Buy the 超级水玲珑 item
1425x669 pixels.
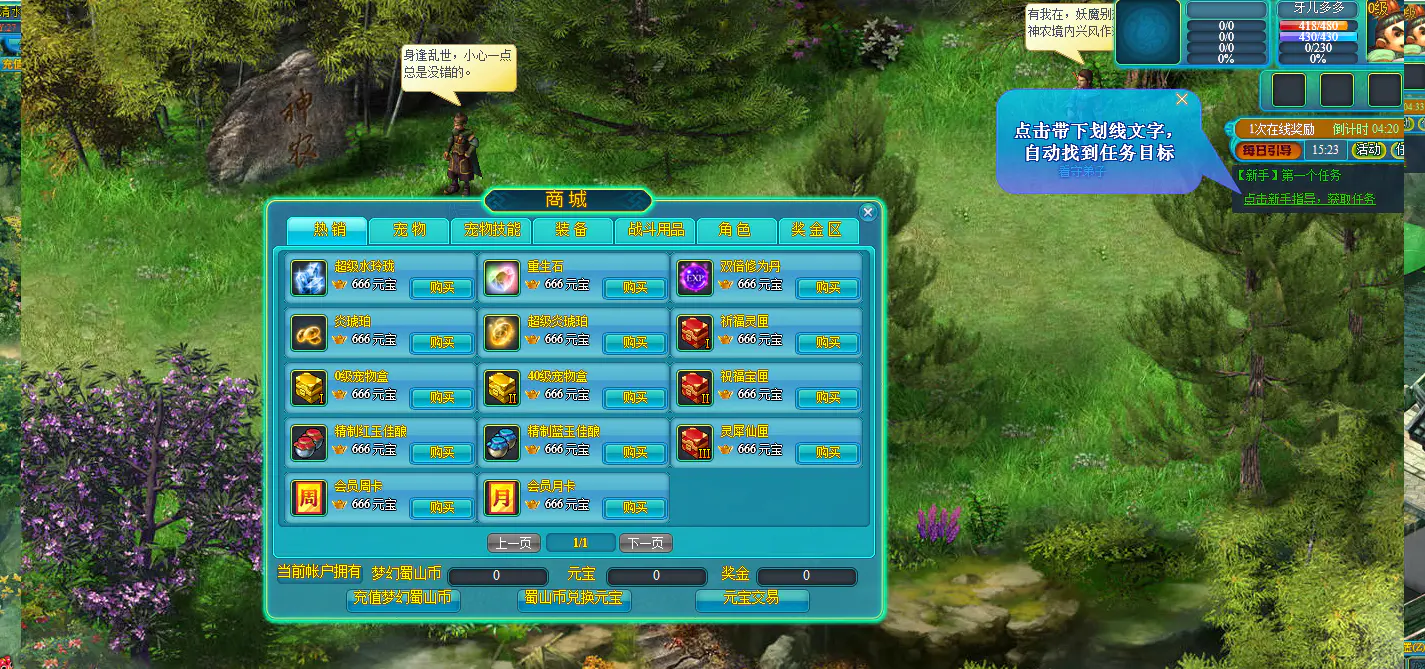tap(441, 288)
